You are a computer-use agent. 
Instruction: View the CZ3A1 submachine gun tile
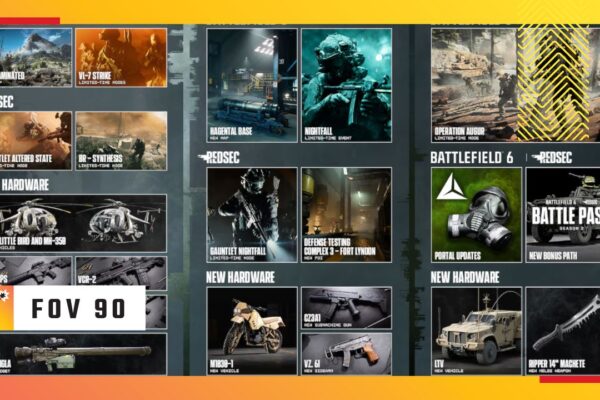(346, 308)
